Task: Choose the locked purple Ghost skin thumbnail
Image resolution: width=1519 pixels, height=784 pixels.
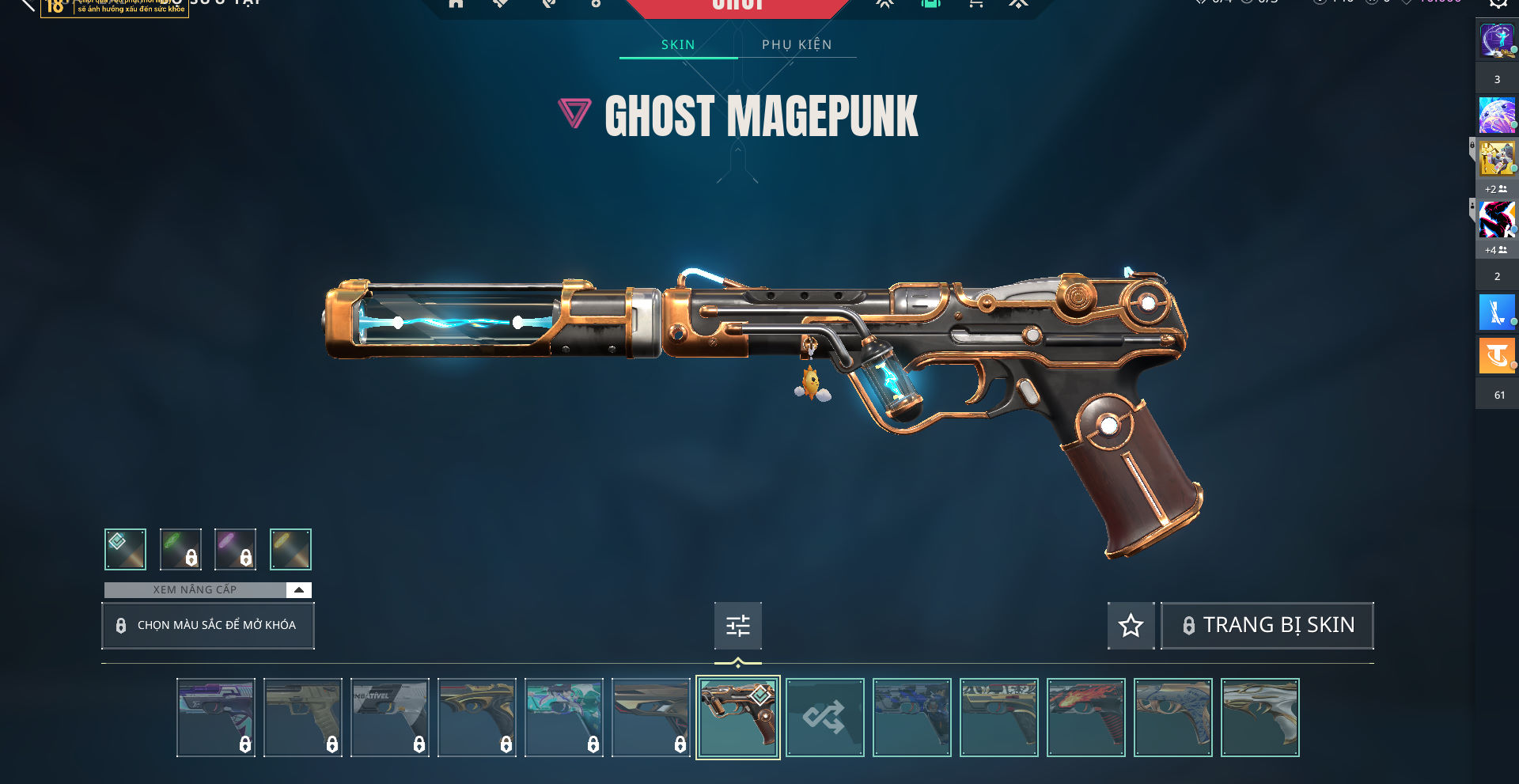Action: [x=215, y=718]
